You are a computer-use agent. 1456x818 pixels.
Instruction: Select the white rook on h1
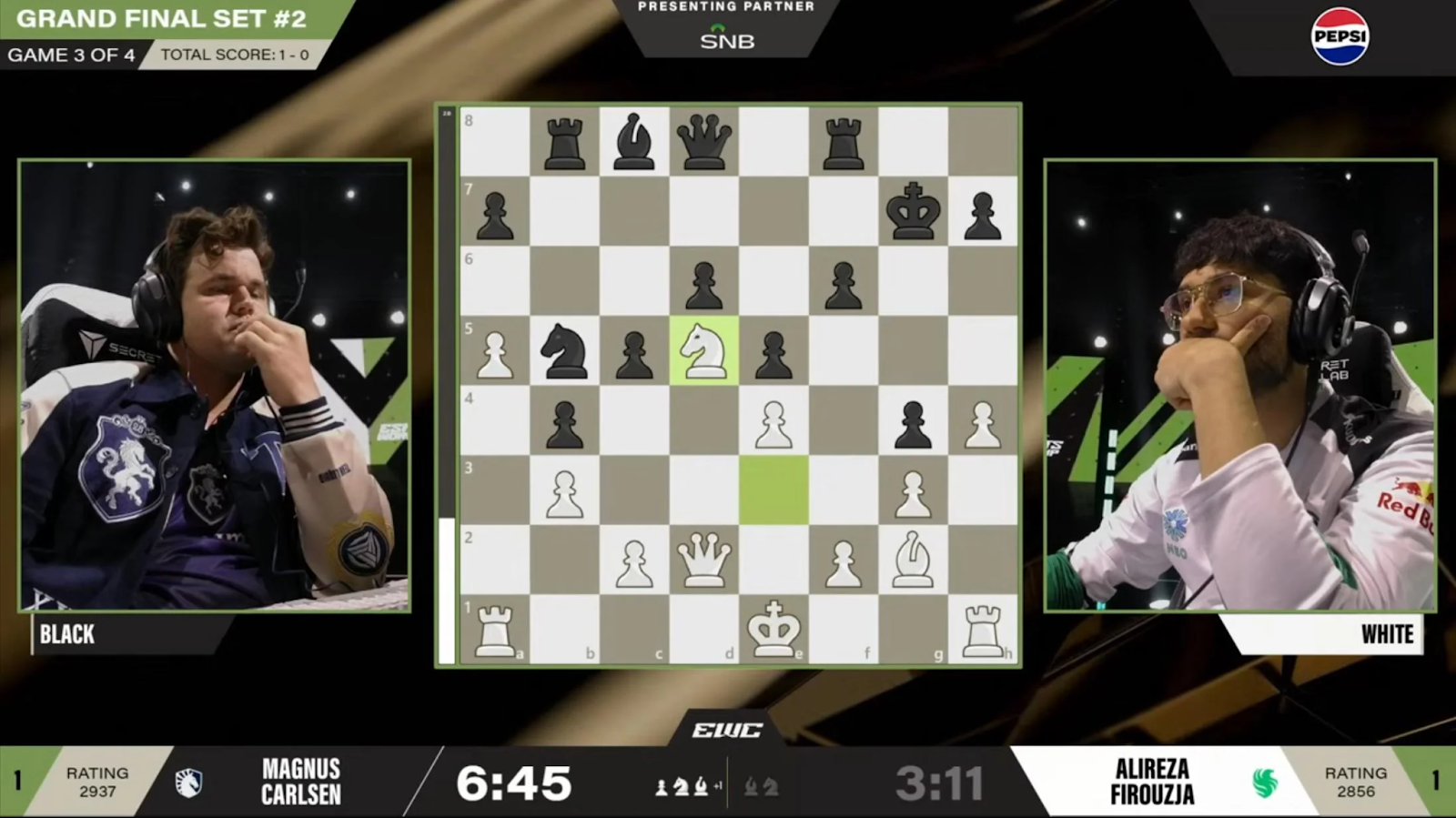983,629
